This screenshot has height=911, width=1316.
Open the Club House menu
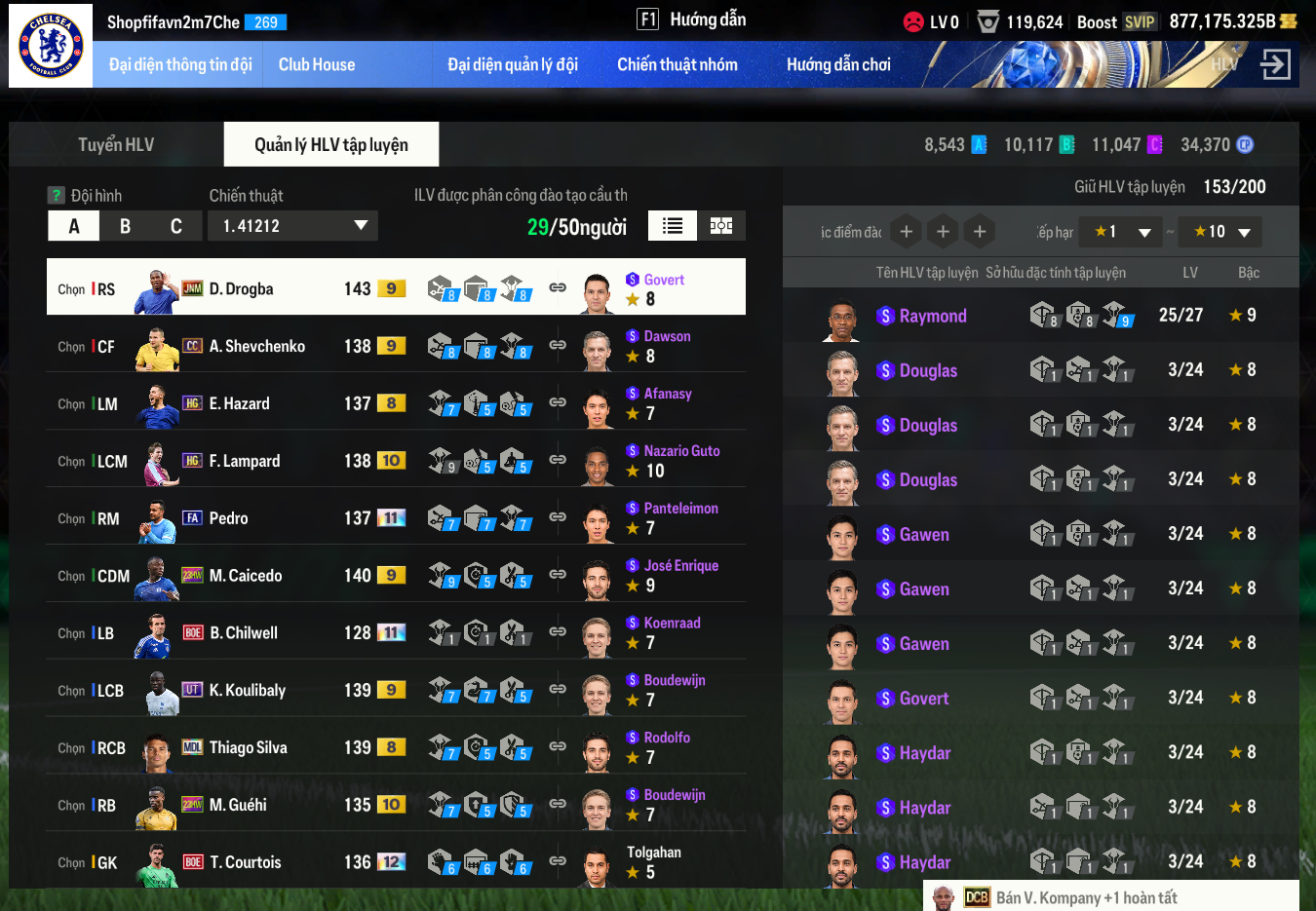(317, 65)
